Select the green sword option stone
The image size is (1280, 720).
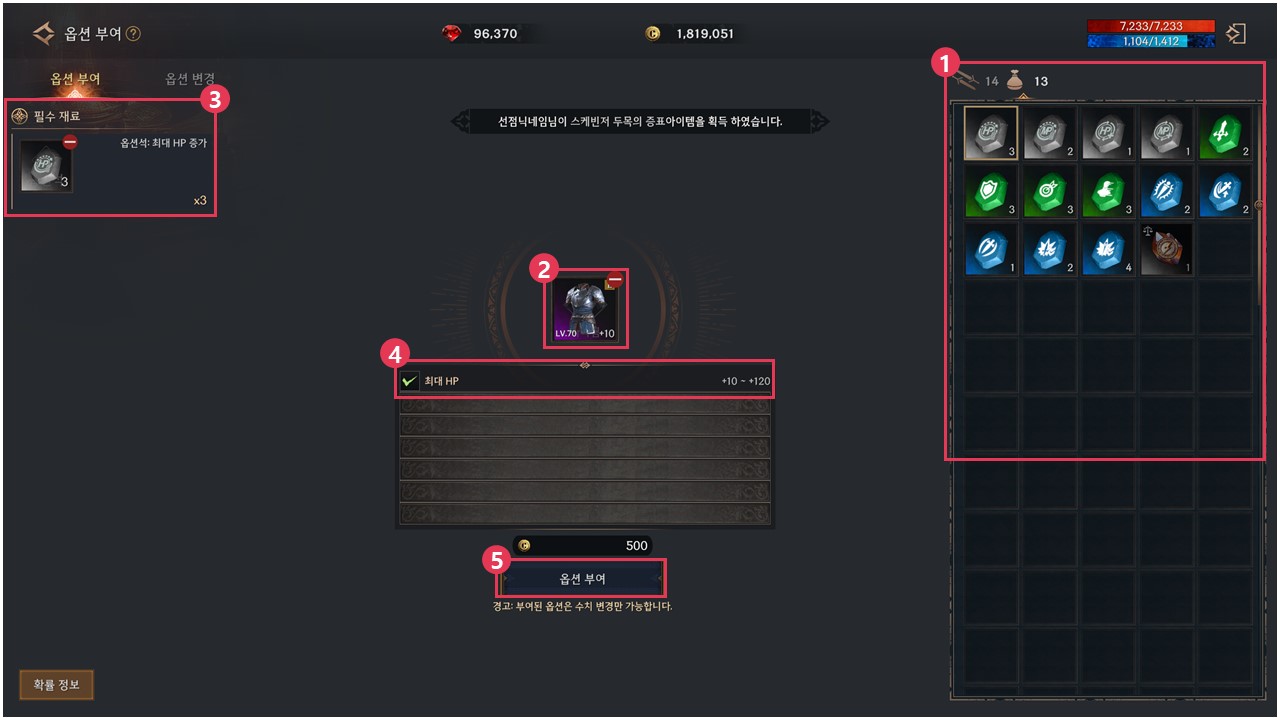coord(1225,134)
